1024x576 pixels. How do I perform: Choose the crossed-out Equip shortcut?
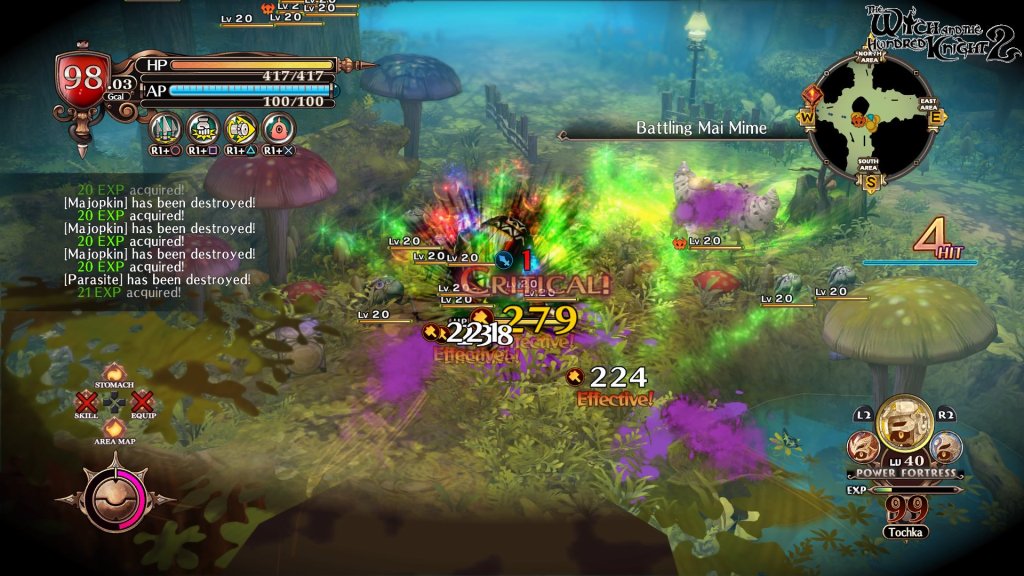pyautogui.click(x=142, y=401)
